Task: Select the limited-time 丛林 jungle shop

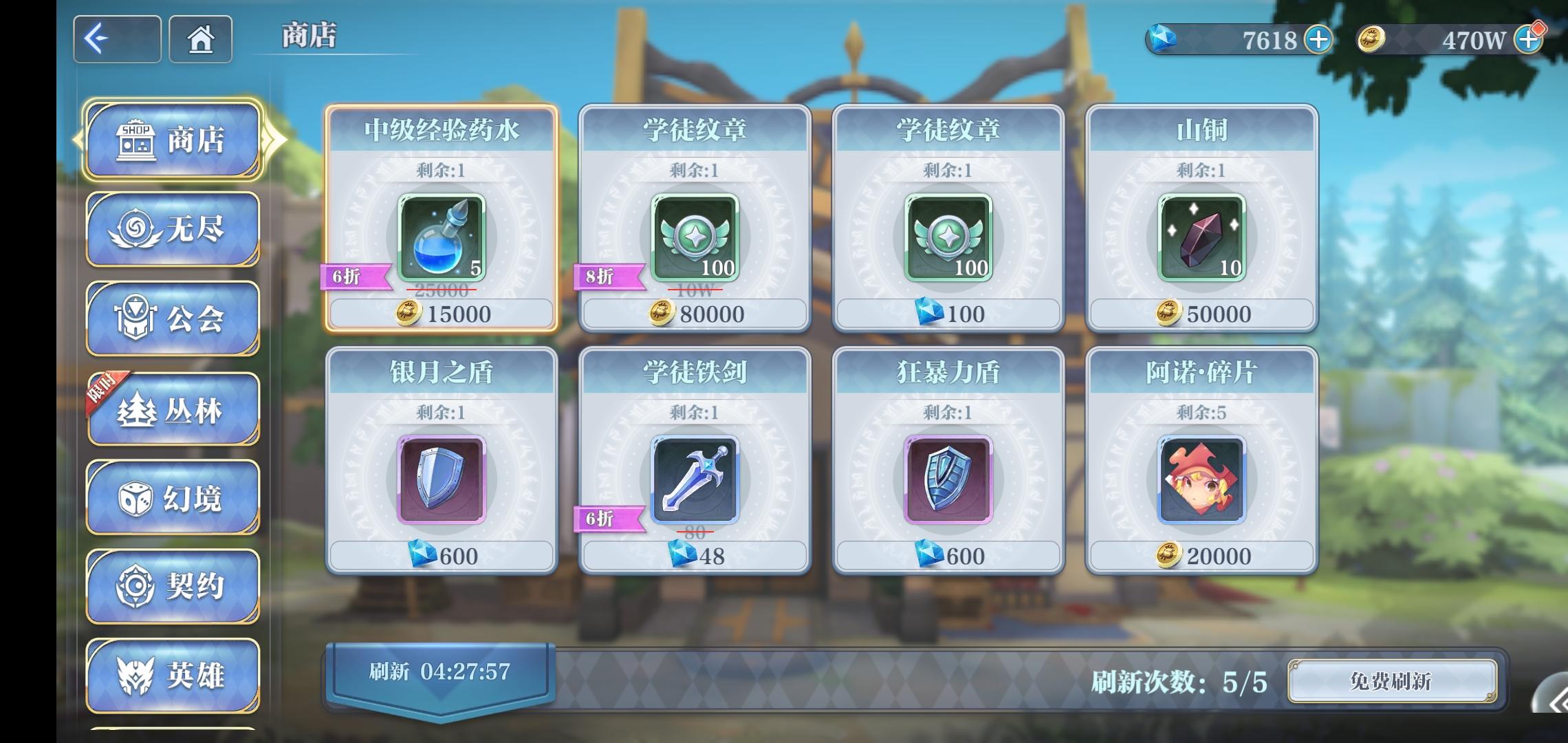Action: [x=172, y=408]
